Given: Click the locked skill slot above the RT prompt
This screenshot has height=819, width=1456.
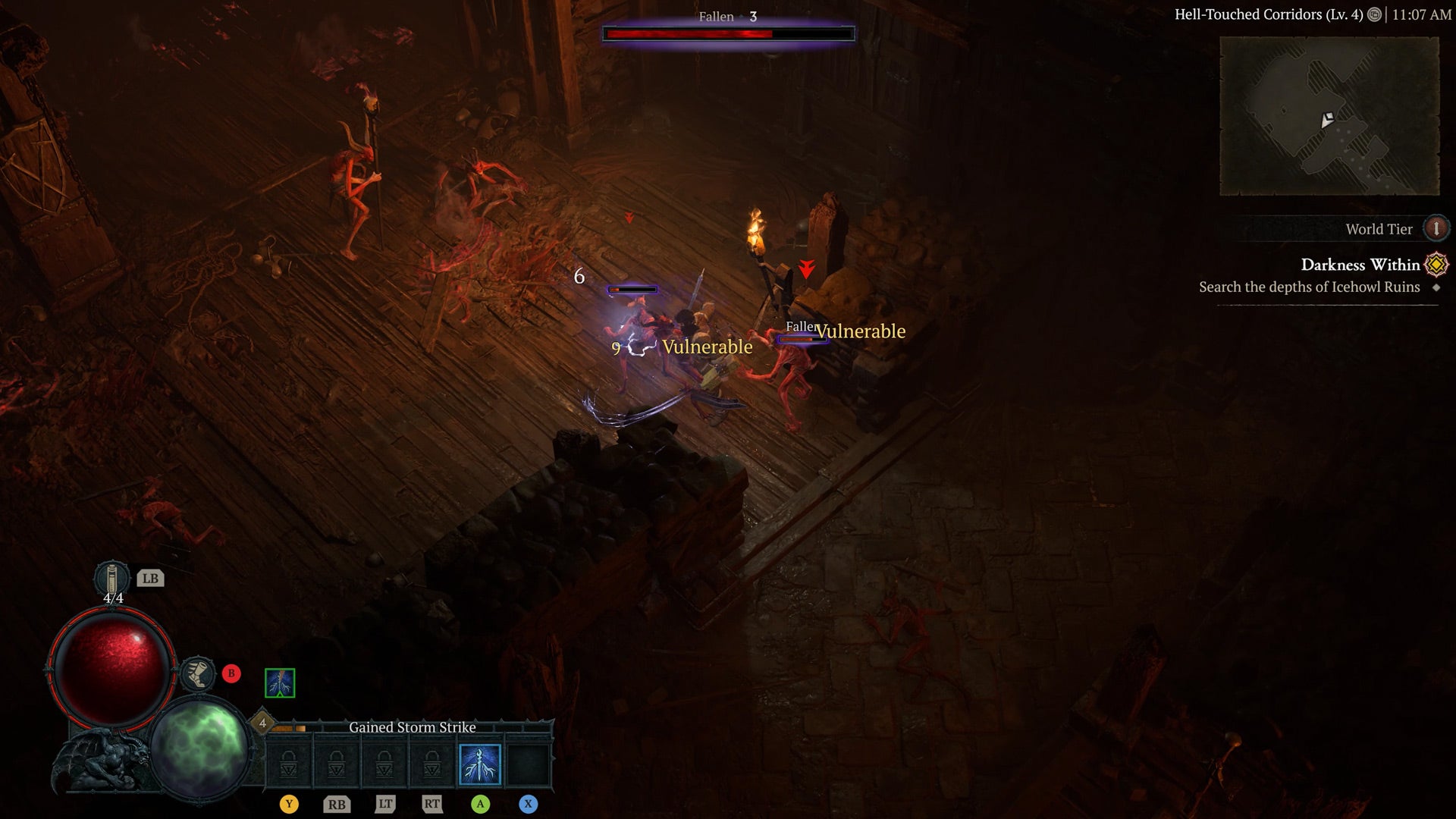Looking at the screenshot, I should coord(432,764).
